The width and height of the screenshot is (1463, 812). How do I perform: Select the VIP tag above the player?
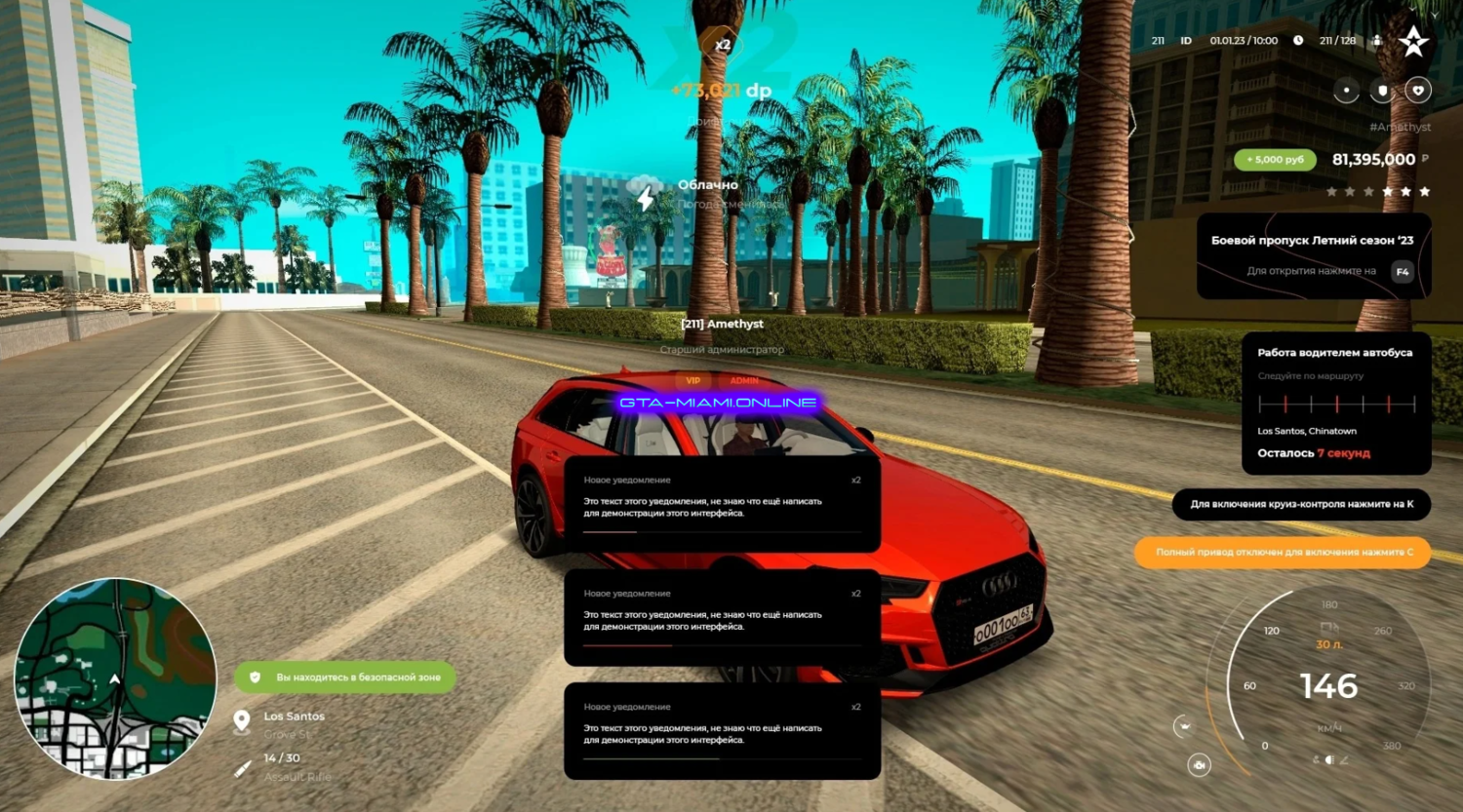[692, 379]
